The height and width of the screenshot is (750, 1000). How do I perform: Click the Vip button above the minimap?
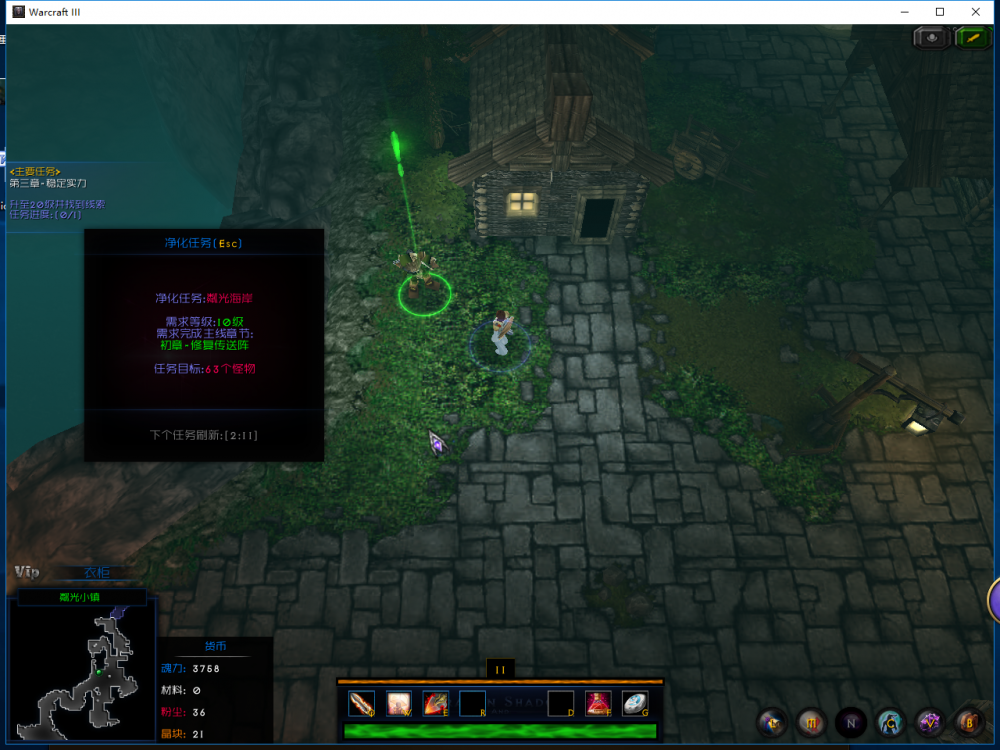(27, 572)
